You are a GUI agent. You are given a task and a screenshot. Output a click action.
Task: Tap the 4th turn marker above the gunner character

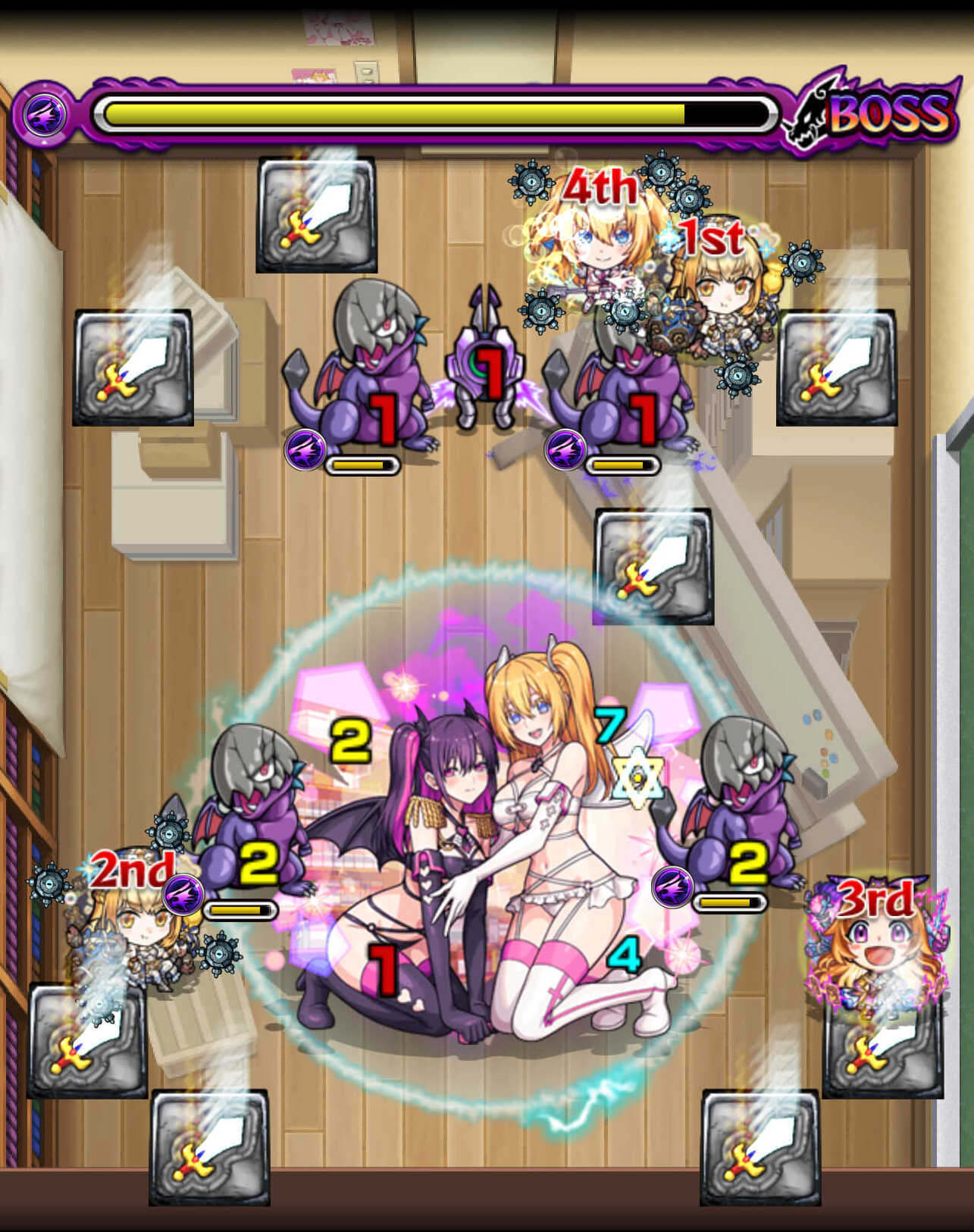[603, 186]
